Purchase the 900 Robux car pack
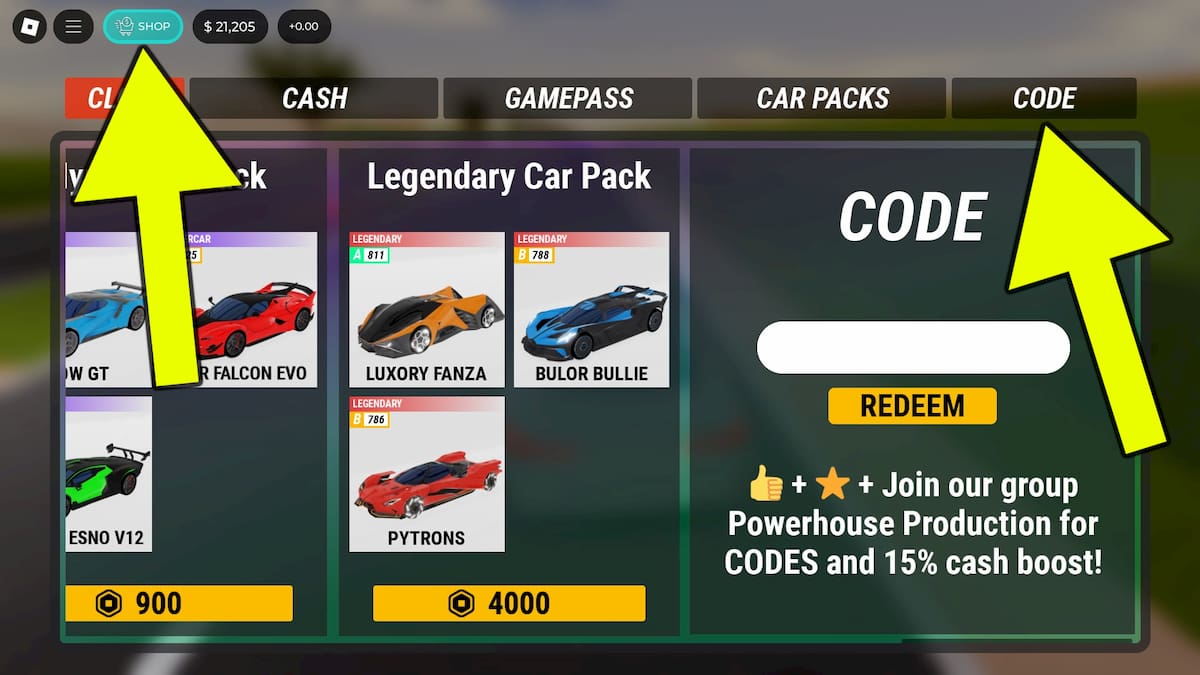The height and width of the screenshot is (675, 1200). click(180, 603)
